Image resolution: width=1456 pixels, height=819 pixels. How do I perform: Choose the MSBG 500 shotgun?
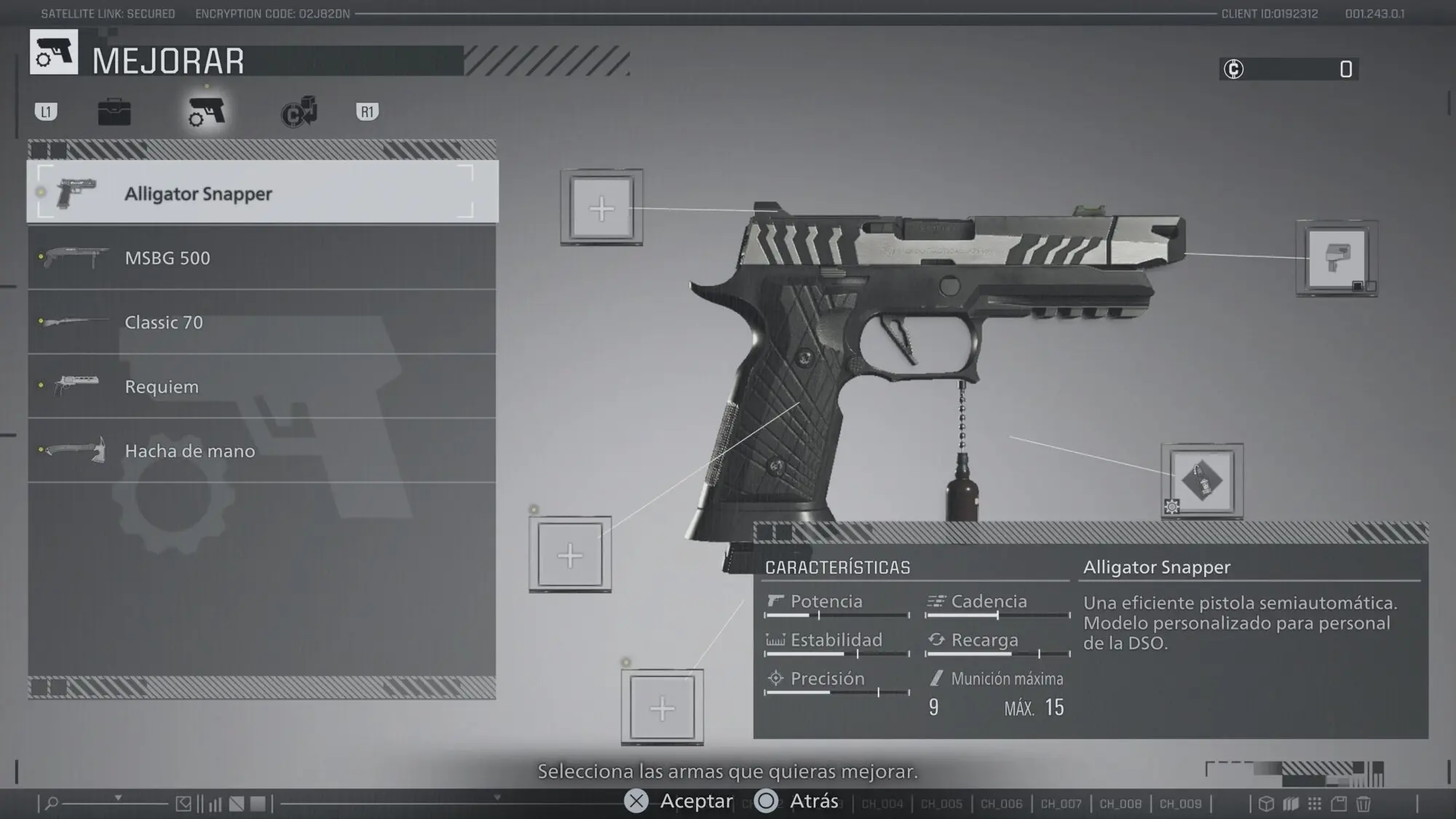coord(262,258)
